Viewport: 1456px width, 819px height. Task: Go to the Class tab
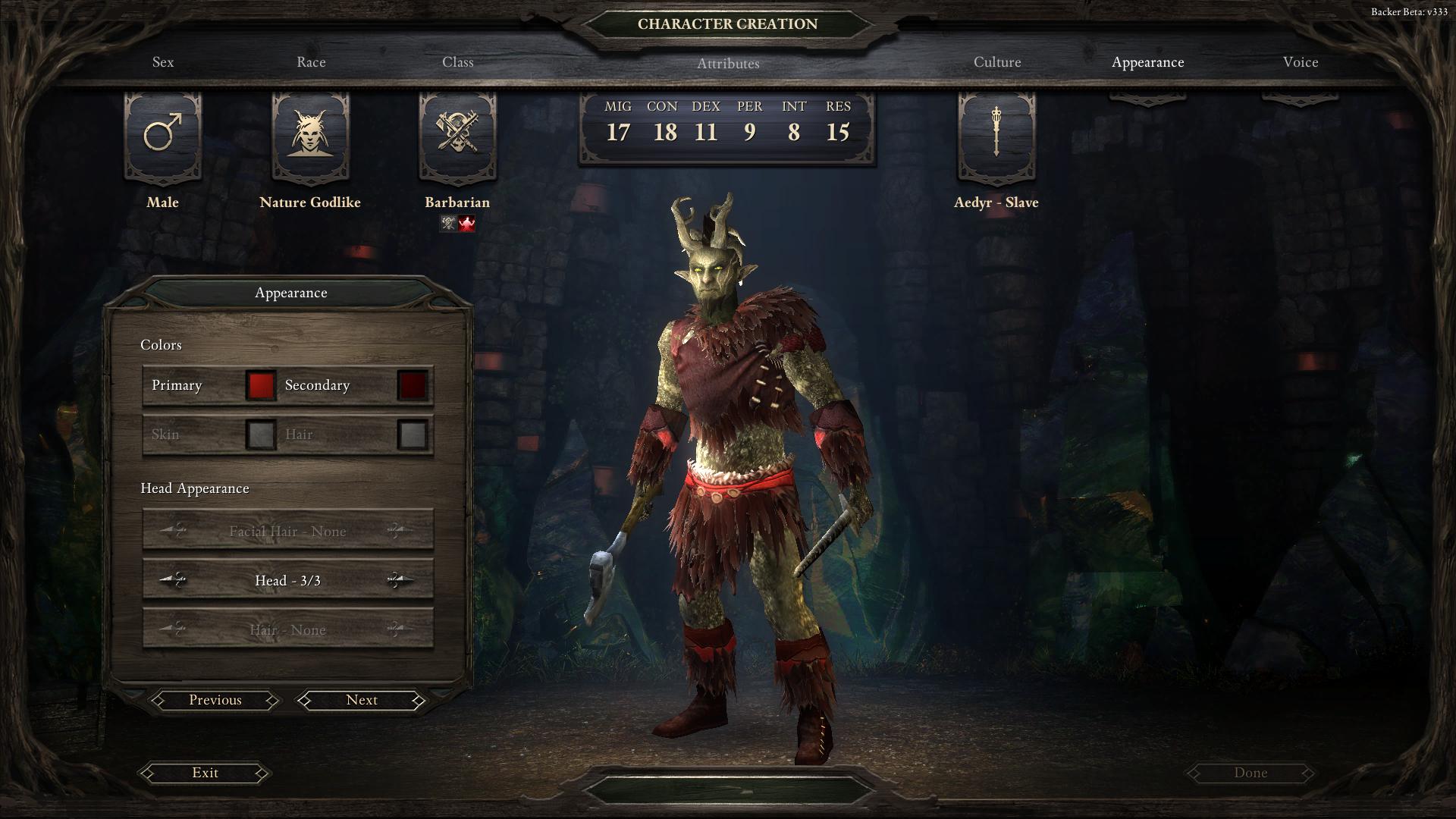(458, 62)
